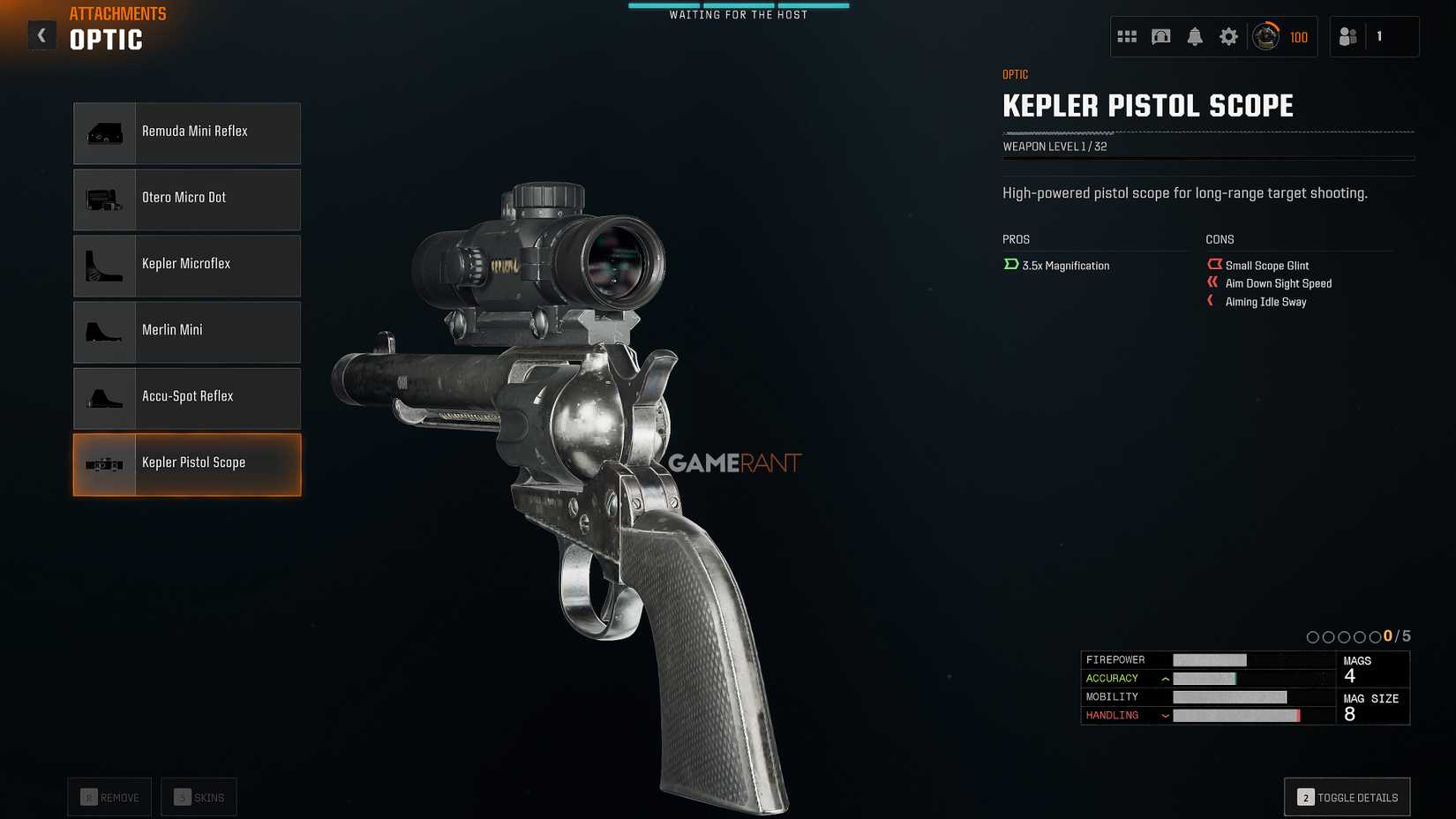This screenshot has width=1456, height=819.
Task: Select the Otero Micro Dot thumbnail icon
Action: click(x=103, y=199)
